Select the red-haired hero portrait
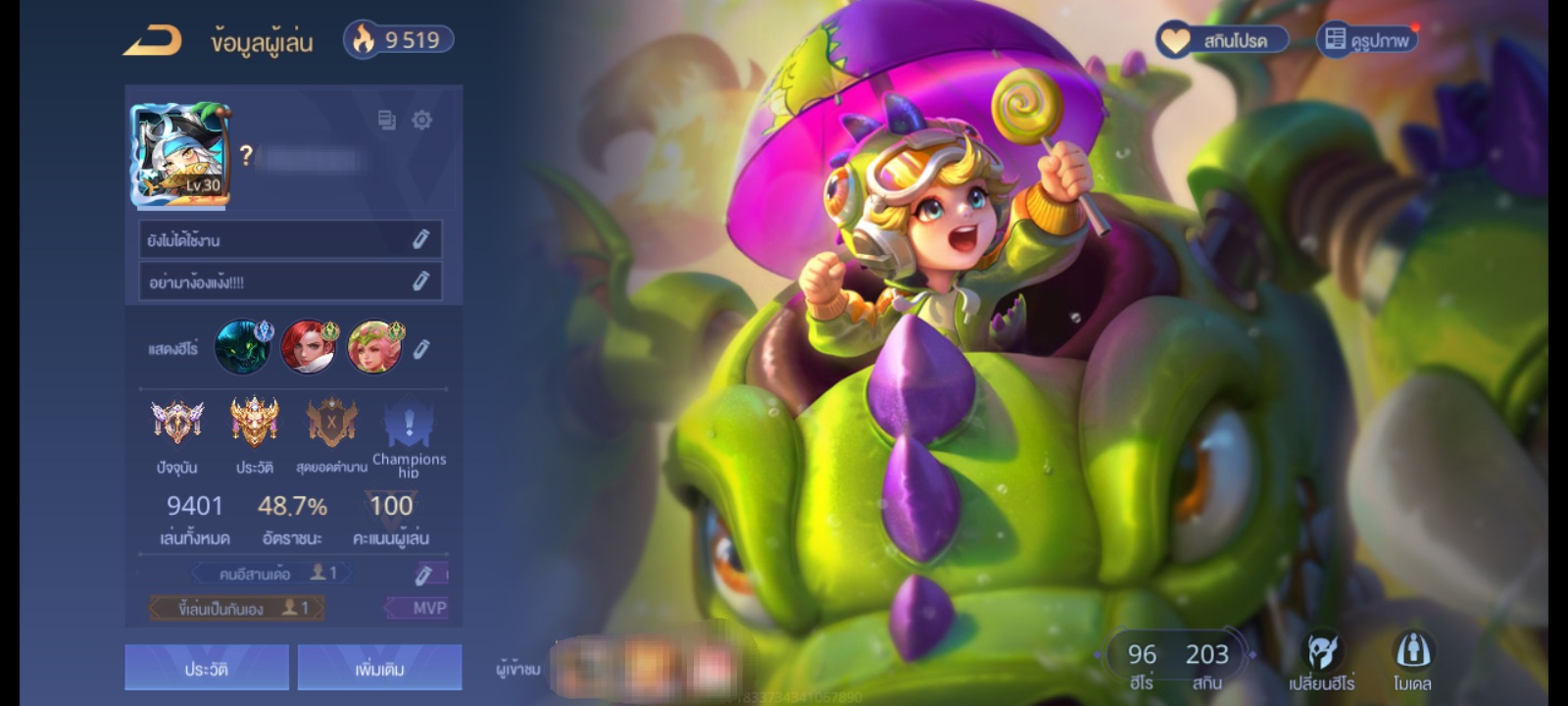The height and width of the screenshot is (706, 1568). point(308,347)
